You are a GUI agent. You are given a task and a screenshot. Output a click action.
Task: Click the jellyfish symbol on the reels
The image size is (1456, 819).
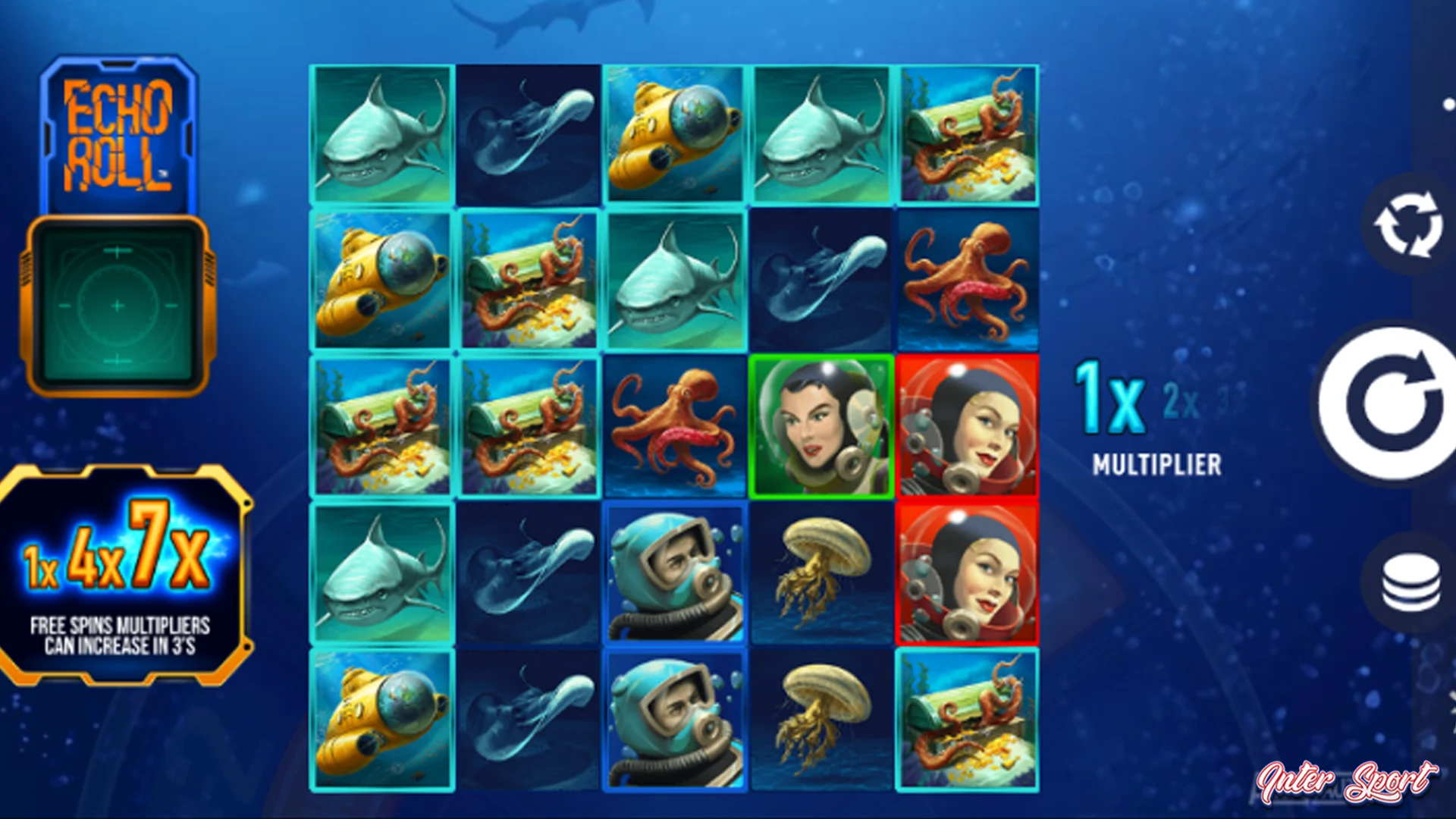[x=823, y=569]
